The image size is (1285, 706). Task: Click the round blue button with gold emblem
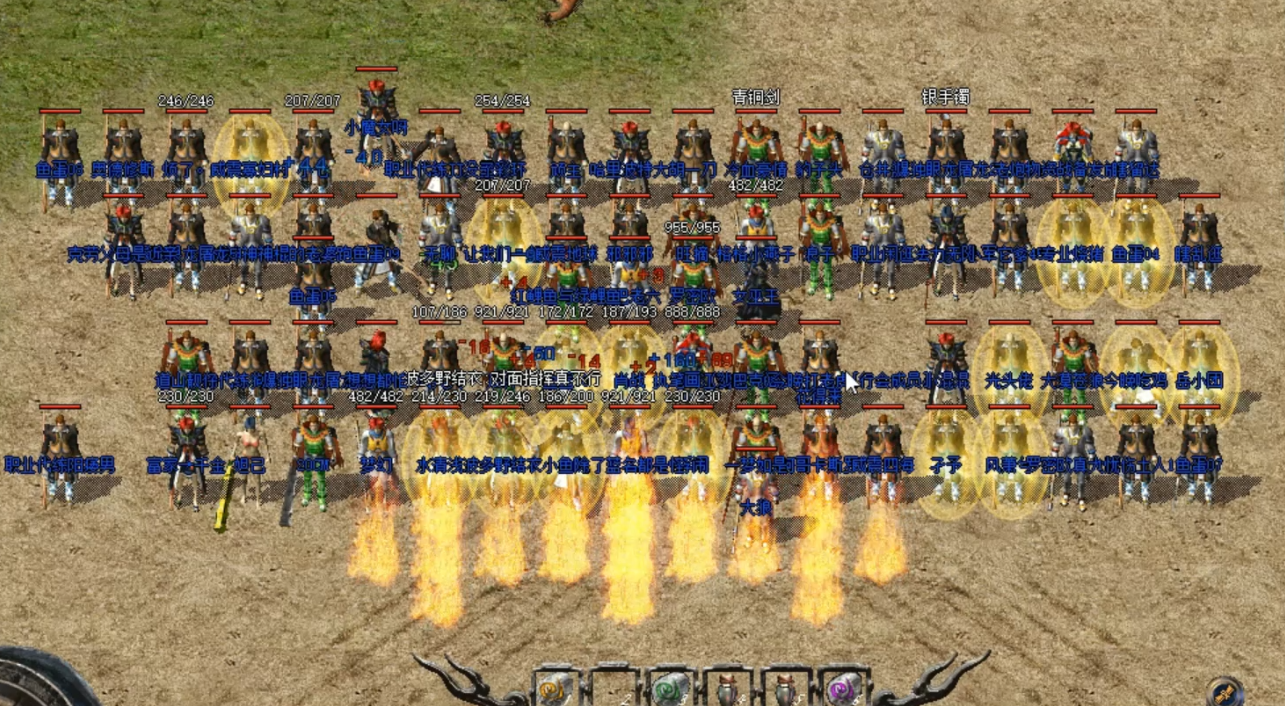point(1225,692)
